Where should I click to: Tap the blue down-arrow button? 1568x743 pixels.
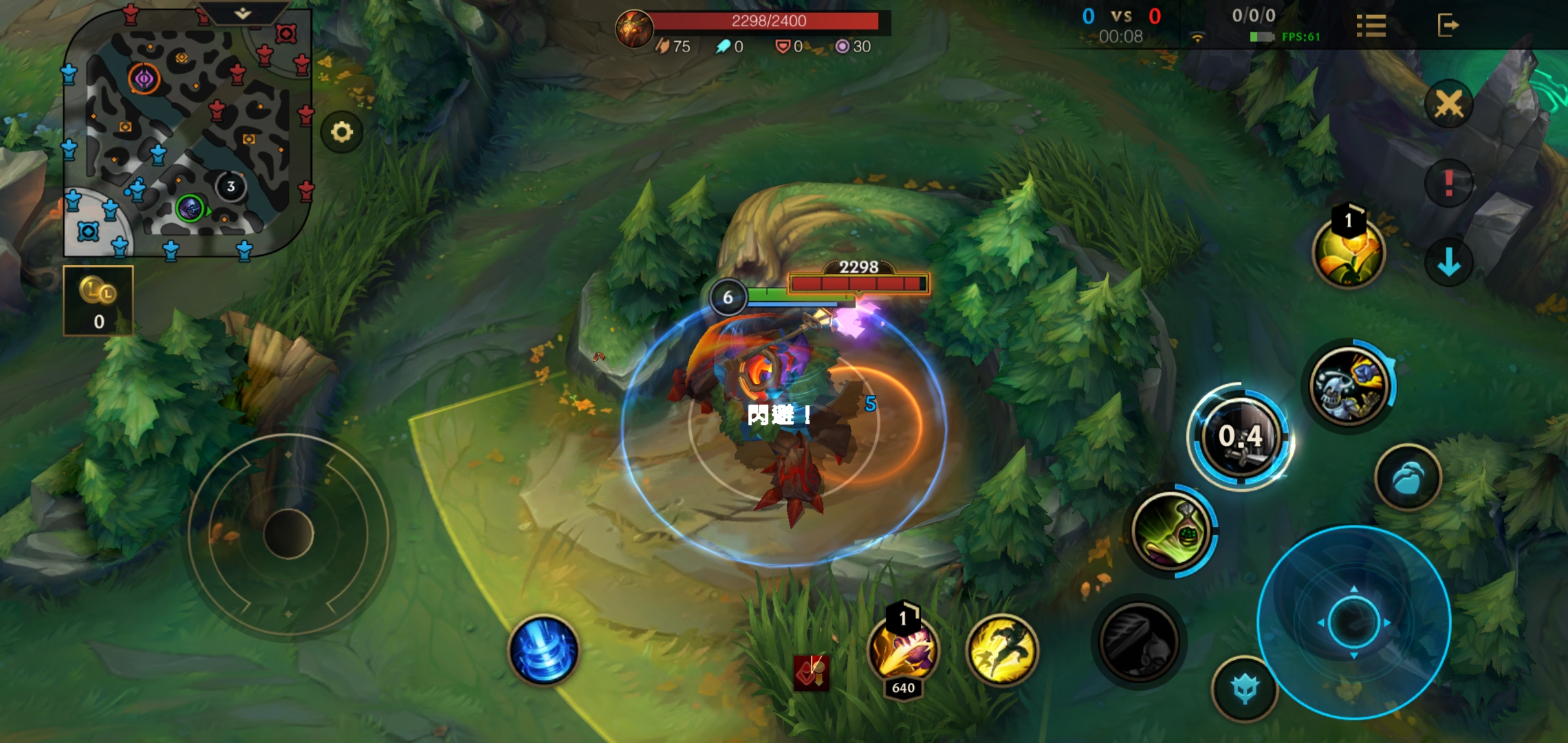click(1448, 262)
